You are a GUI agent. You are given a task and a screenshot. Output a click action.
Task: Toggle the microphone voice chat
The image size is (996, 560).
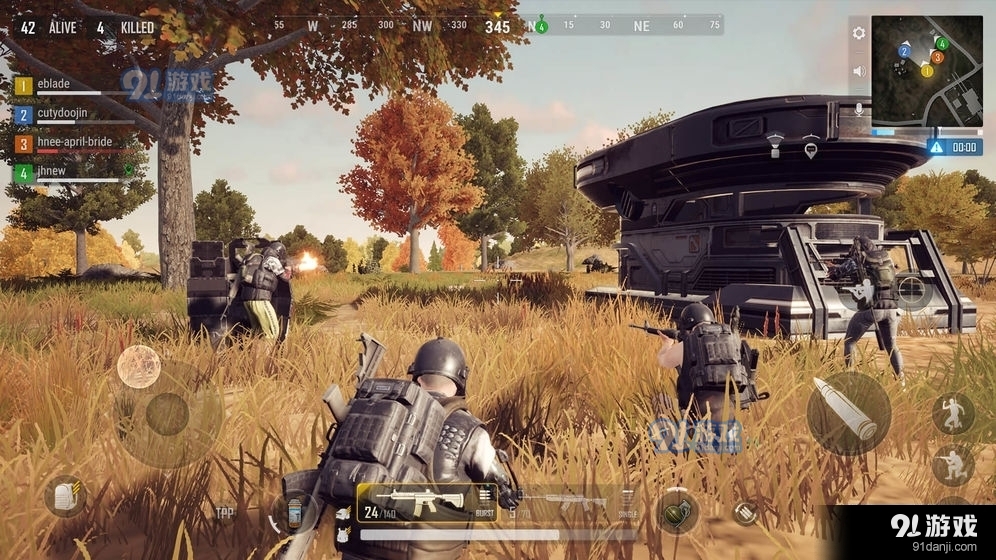[x=858, y=109]
